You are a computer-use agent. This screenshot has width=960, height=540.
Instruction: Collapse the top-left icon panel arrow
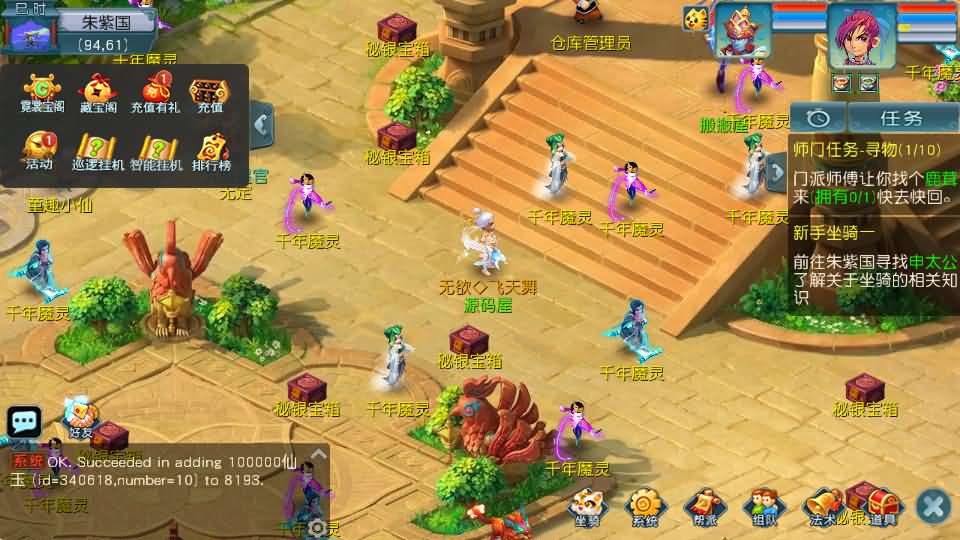tap(262, 124)
